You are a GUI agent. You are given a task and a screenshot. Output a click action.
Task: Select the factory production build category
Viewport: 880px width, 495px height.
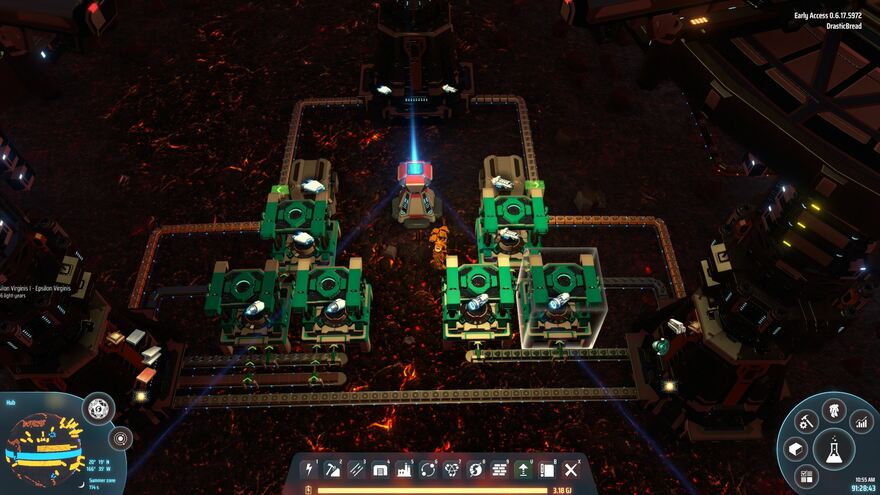click(405, 469)
